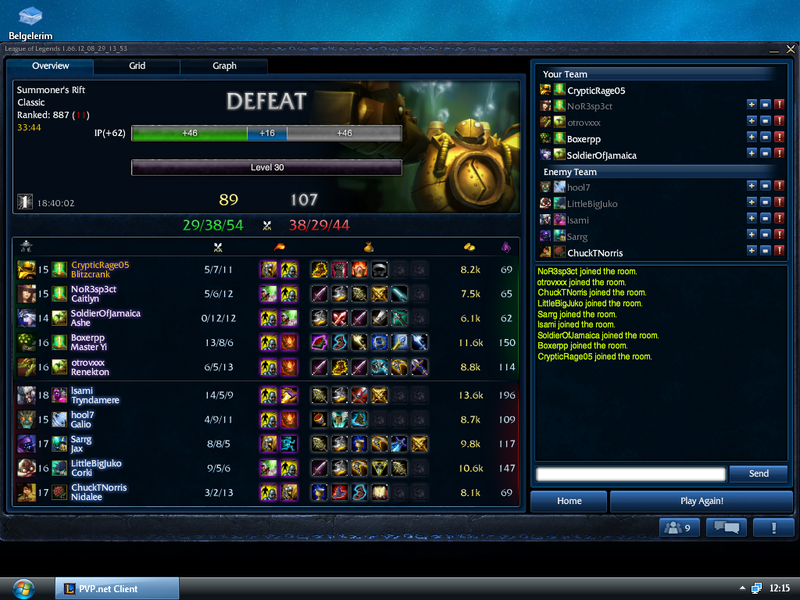Click the exclamation notifications button at bottom
Image resolution: width=800 pixels, height=600 pixels.
coord(773,527)
